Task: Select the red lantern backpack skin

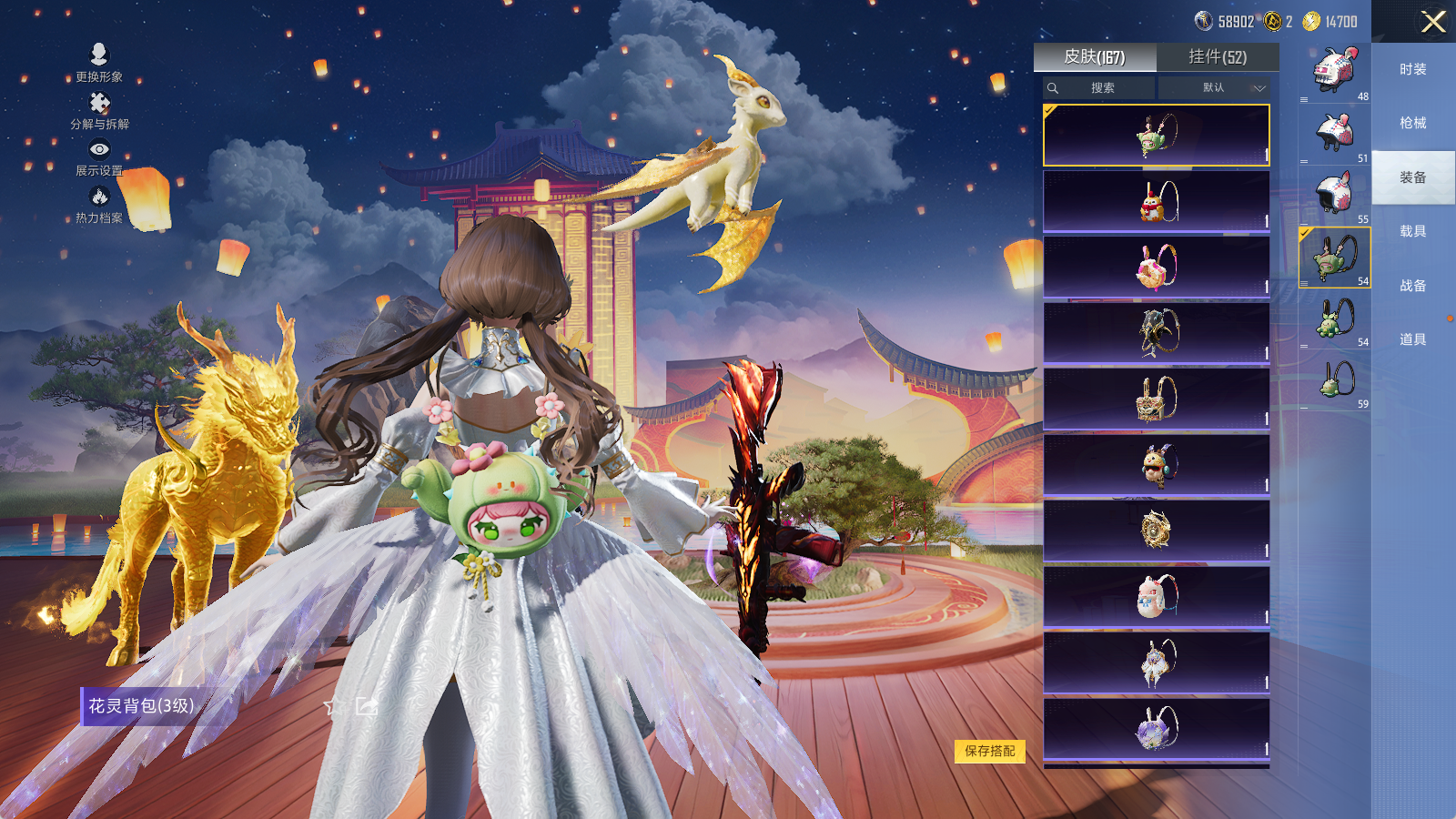Action: [1156, 202]
